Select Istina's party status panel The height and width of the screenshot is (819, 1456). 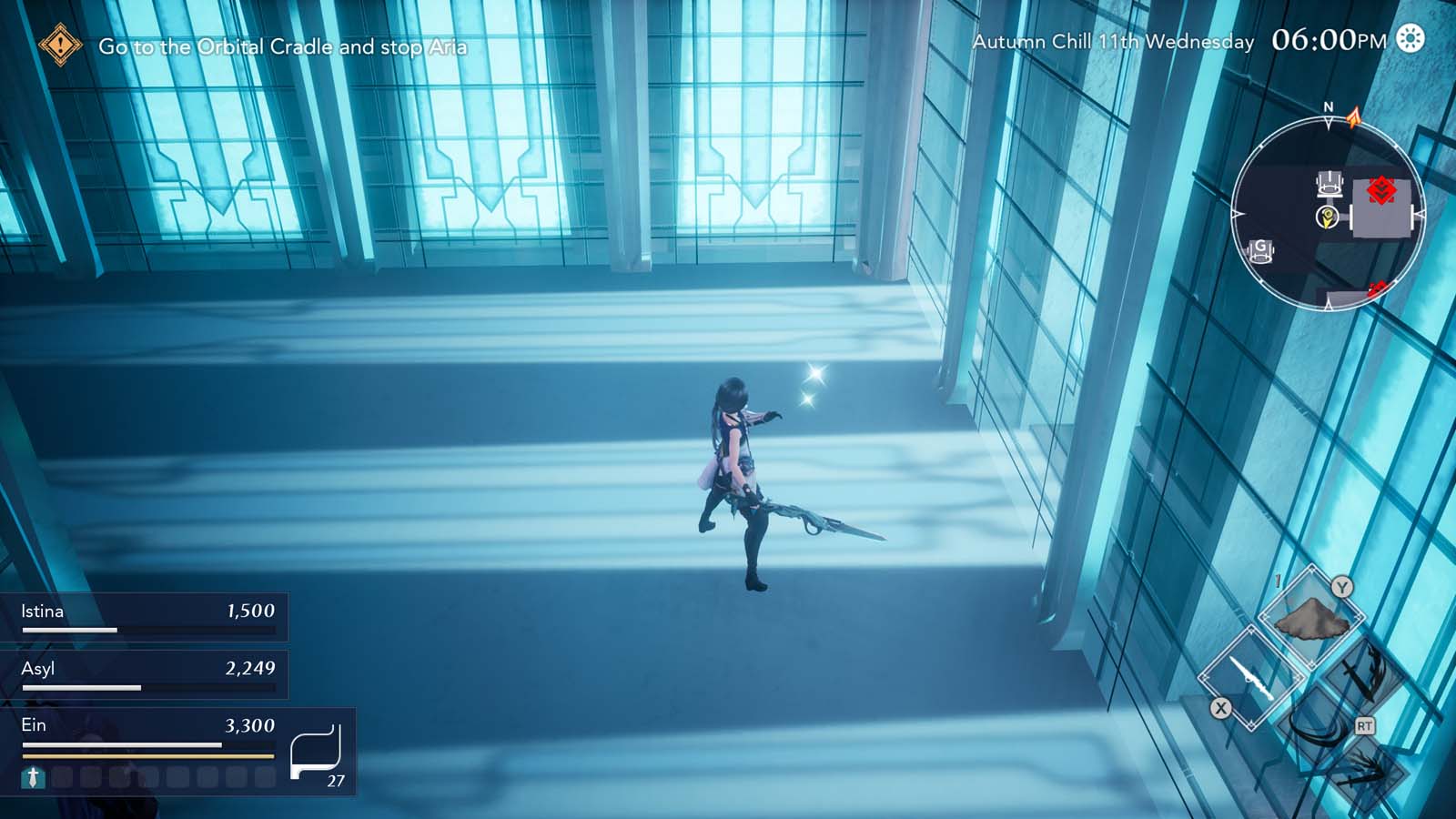tap(146, 617)
